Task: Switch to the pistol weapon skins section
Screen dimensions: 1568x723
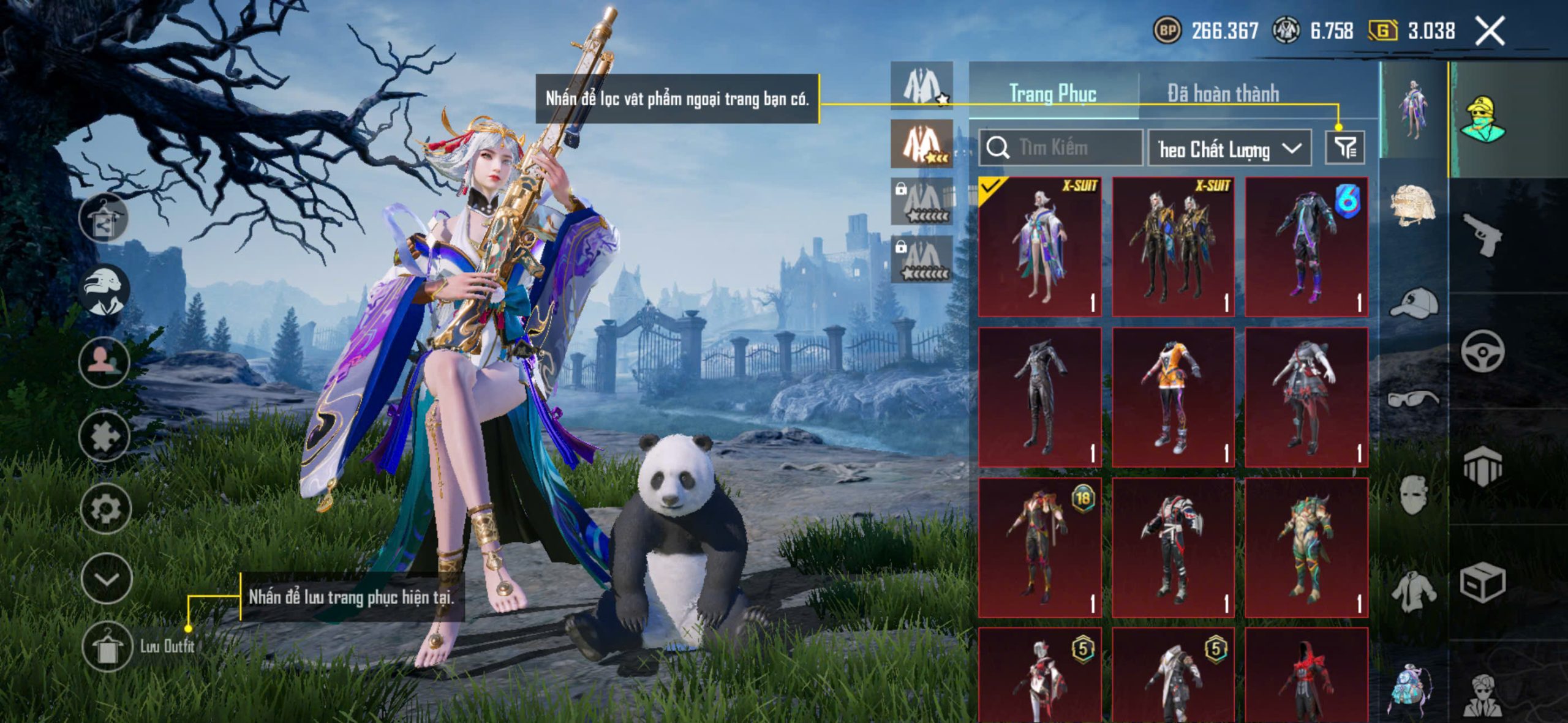Action: click(1482, 236)
